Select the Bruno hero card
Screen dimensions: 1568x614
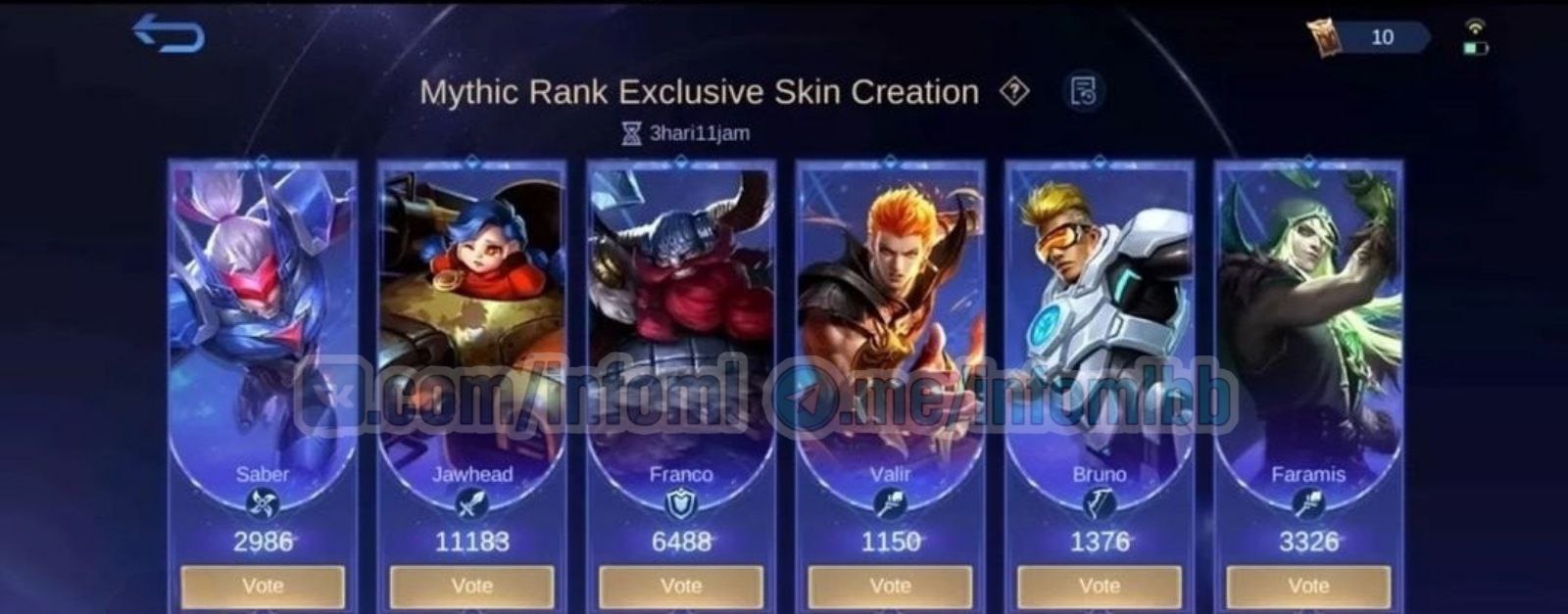pyautogui.click(x=1100, y=313)
